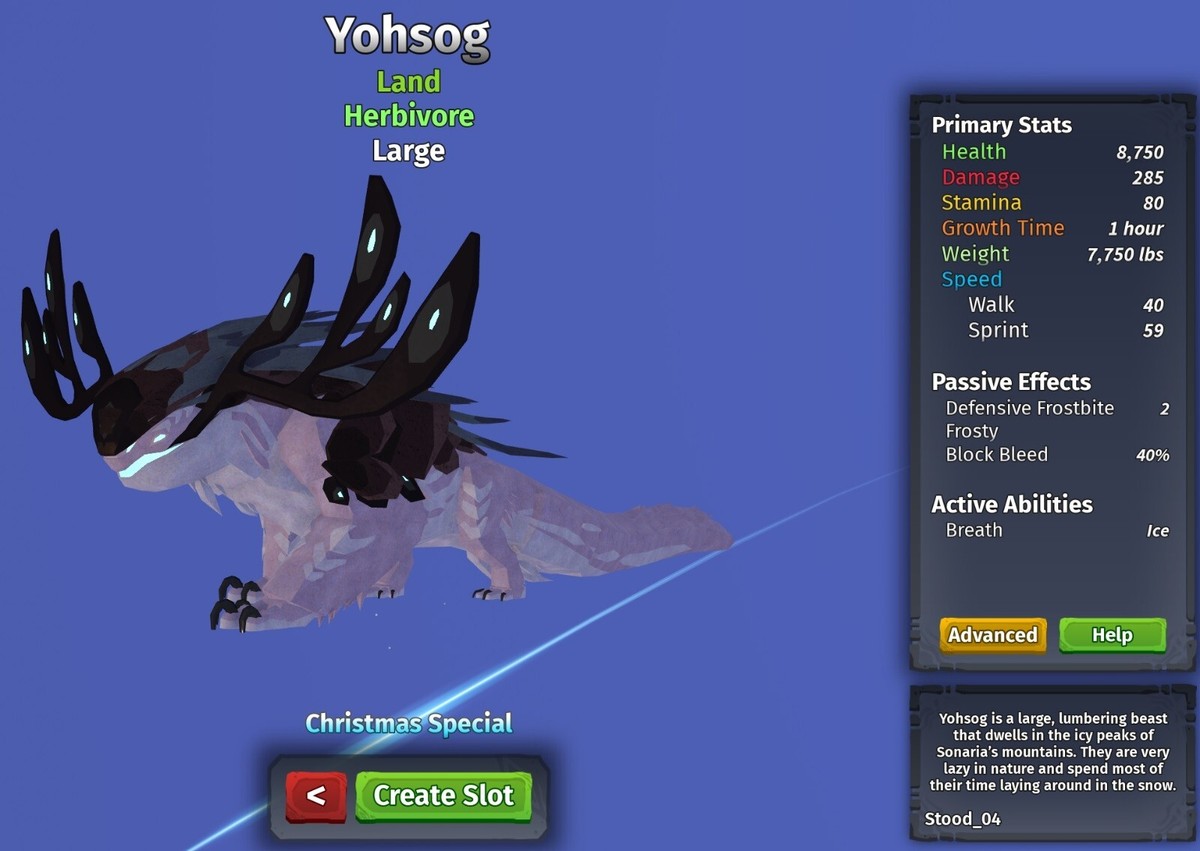This screenshot has width=1200, height=851.
Task: Open the Advanced stats panel
Action: [x=992, y=635]
